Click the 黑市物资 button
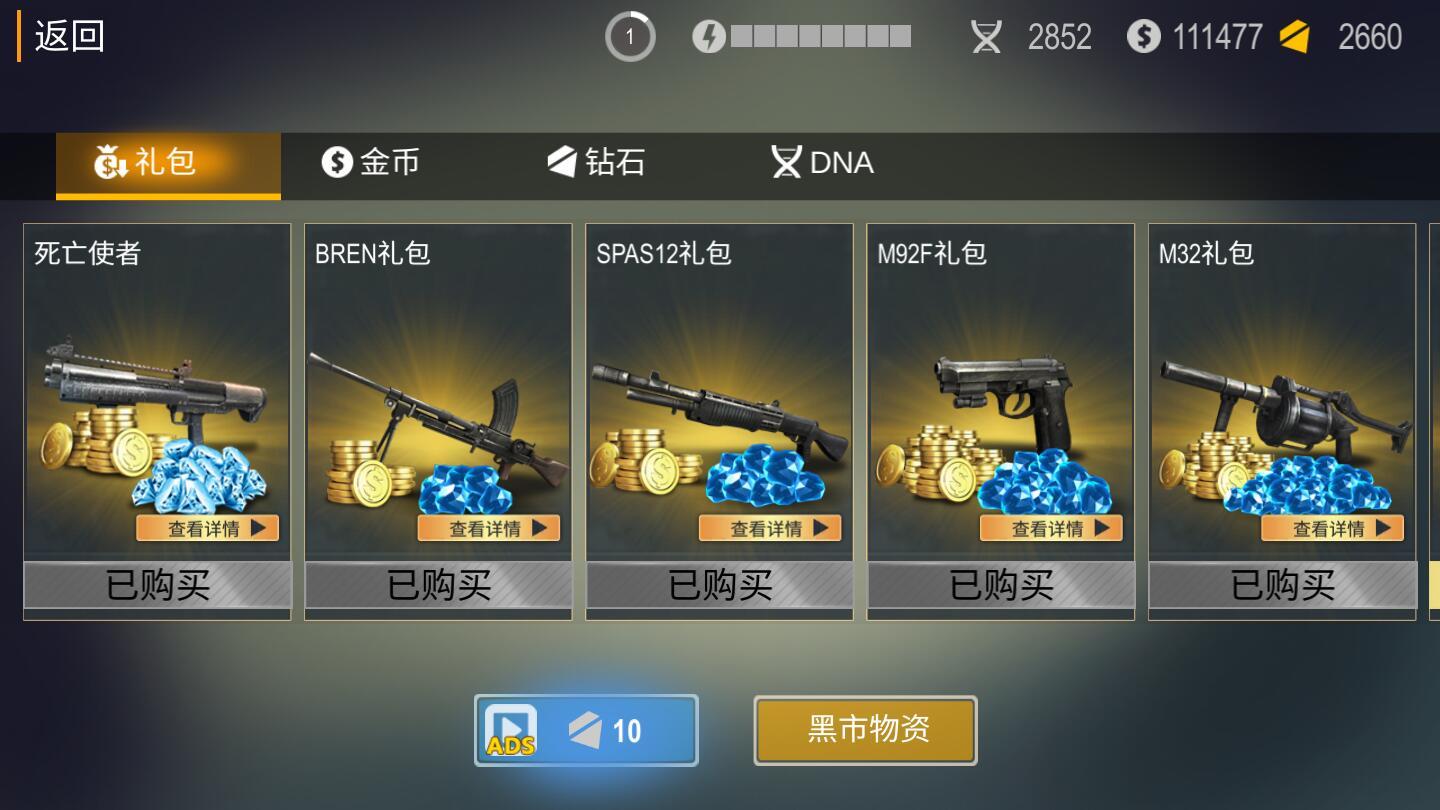The image size is (1440, 810). tap(865, 730)
